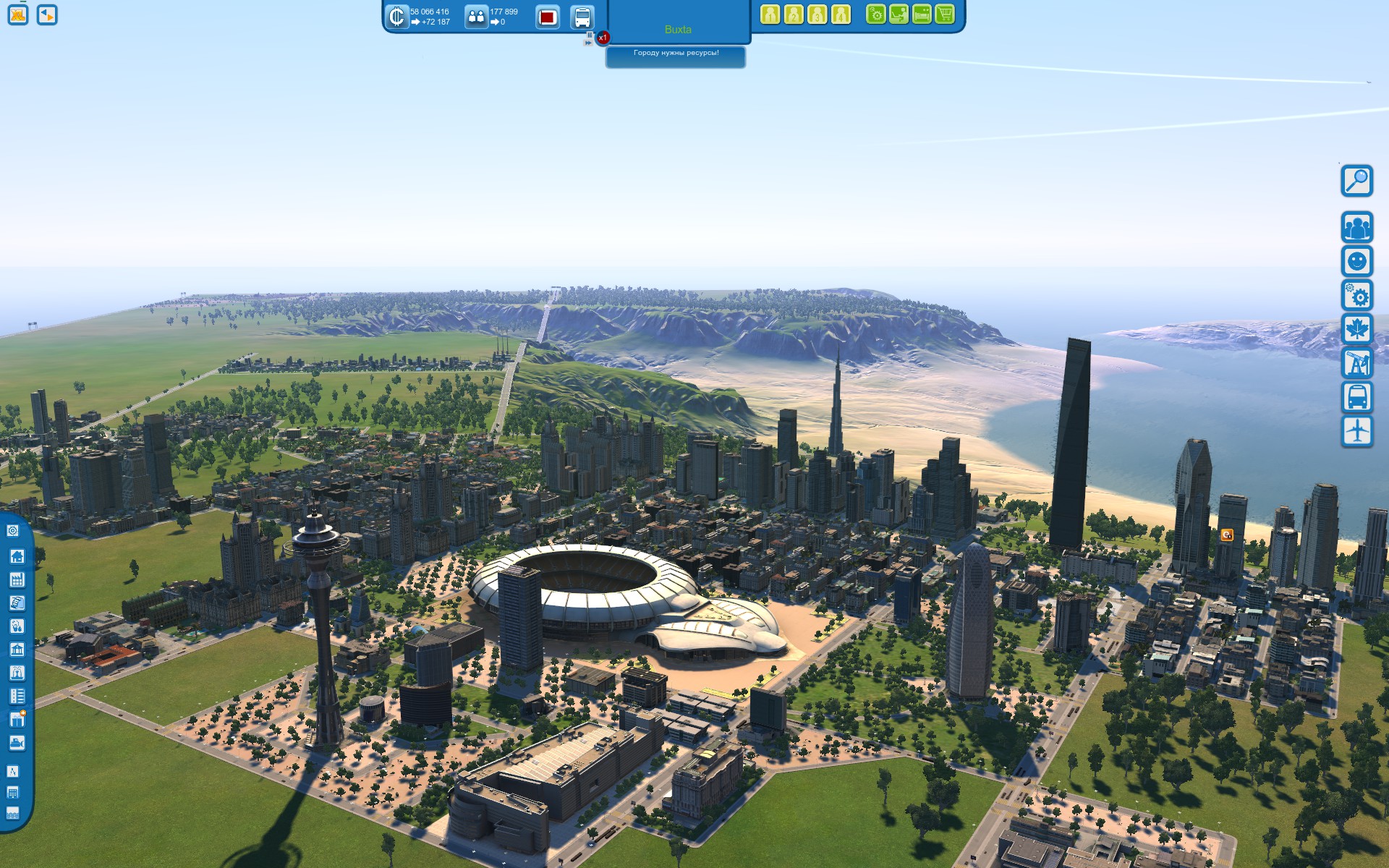Click the bus transport button in top bar
This screenshot has height=868, width=1389.
point(582,17)
